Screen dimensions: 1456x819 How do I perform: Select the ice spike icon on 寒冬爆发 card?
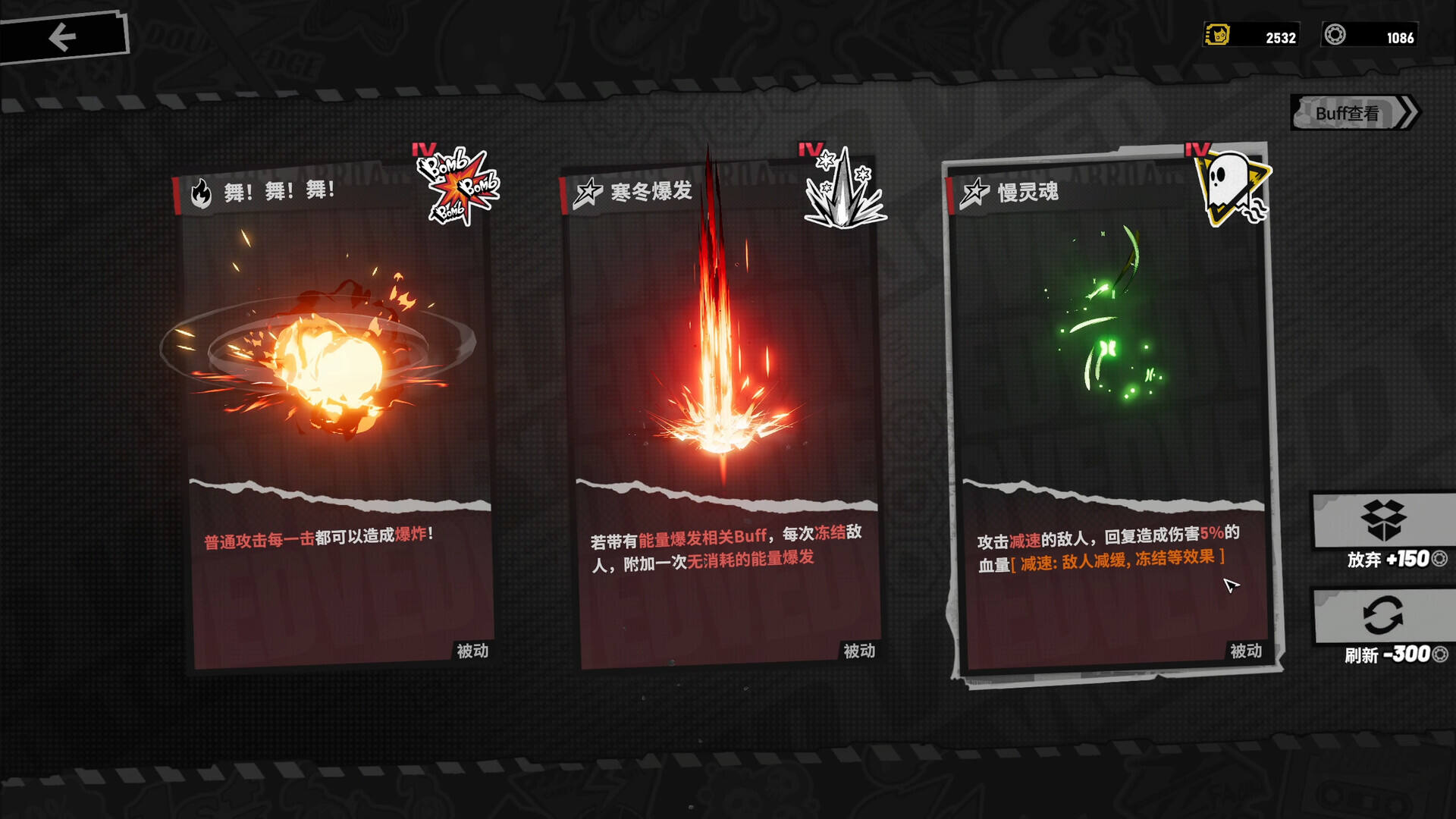pos(844,194)
